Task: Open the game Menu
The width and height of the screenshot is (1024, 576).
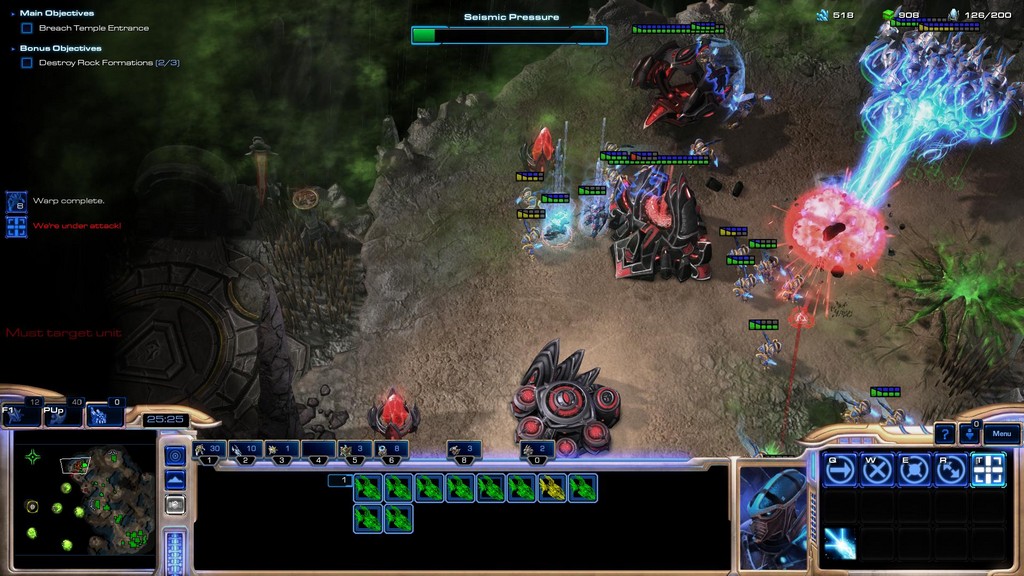Action: [1002, 434]
